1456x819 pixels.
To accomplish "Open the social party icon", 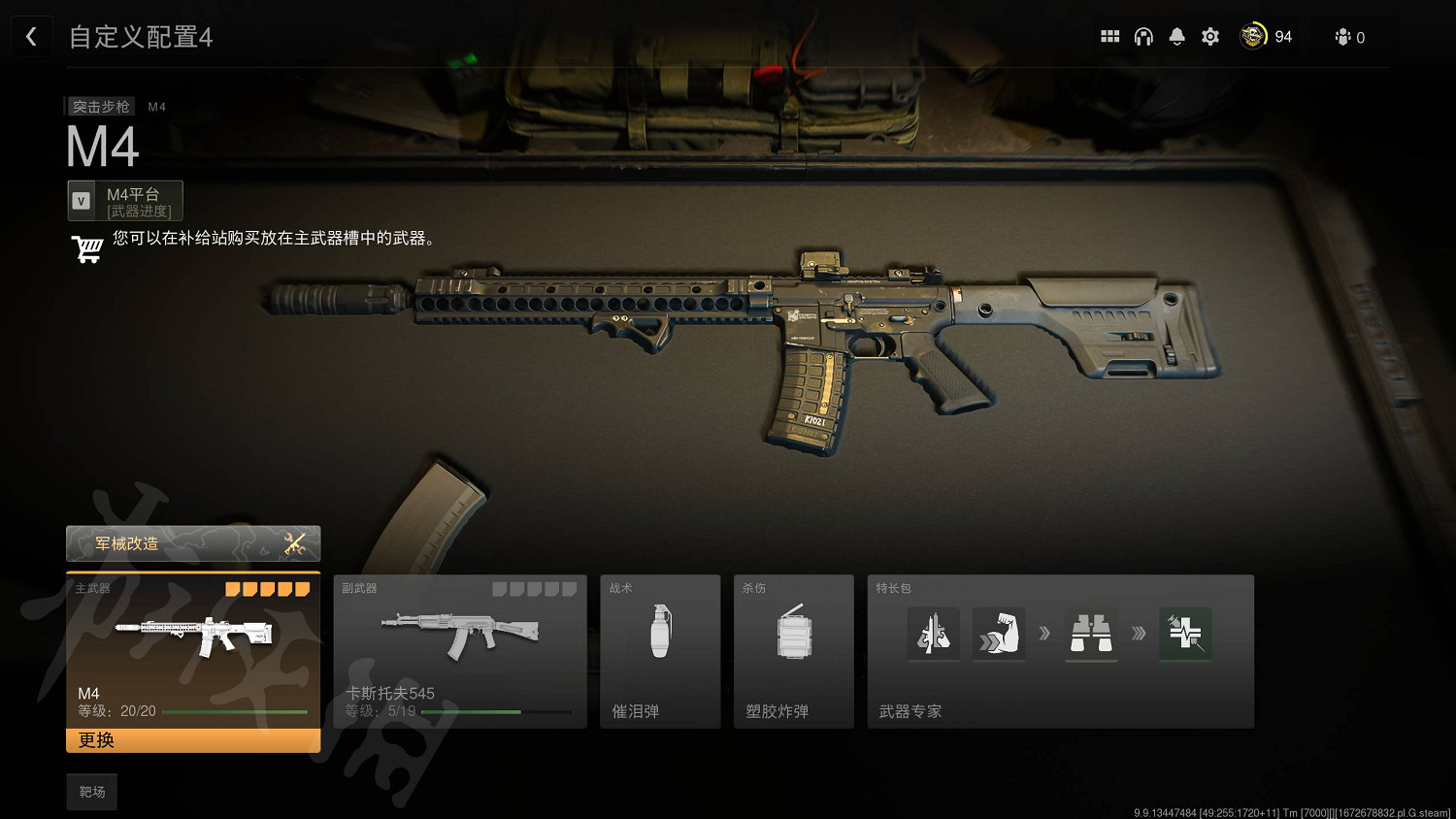I will [1343, 37].
